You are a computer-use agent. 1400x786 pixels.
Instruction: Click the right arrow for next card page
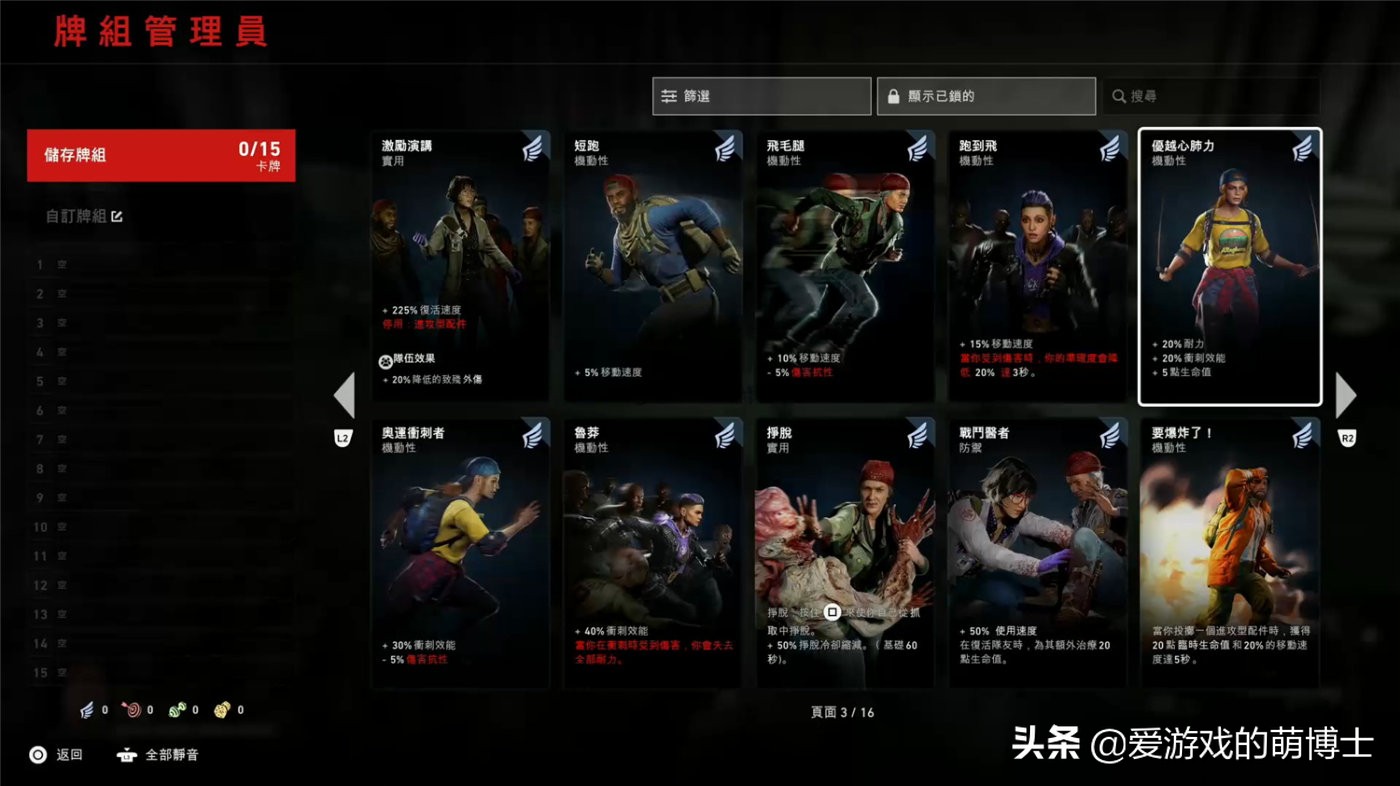[1347, 396]
